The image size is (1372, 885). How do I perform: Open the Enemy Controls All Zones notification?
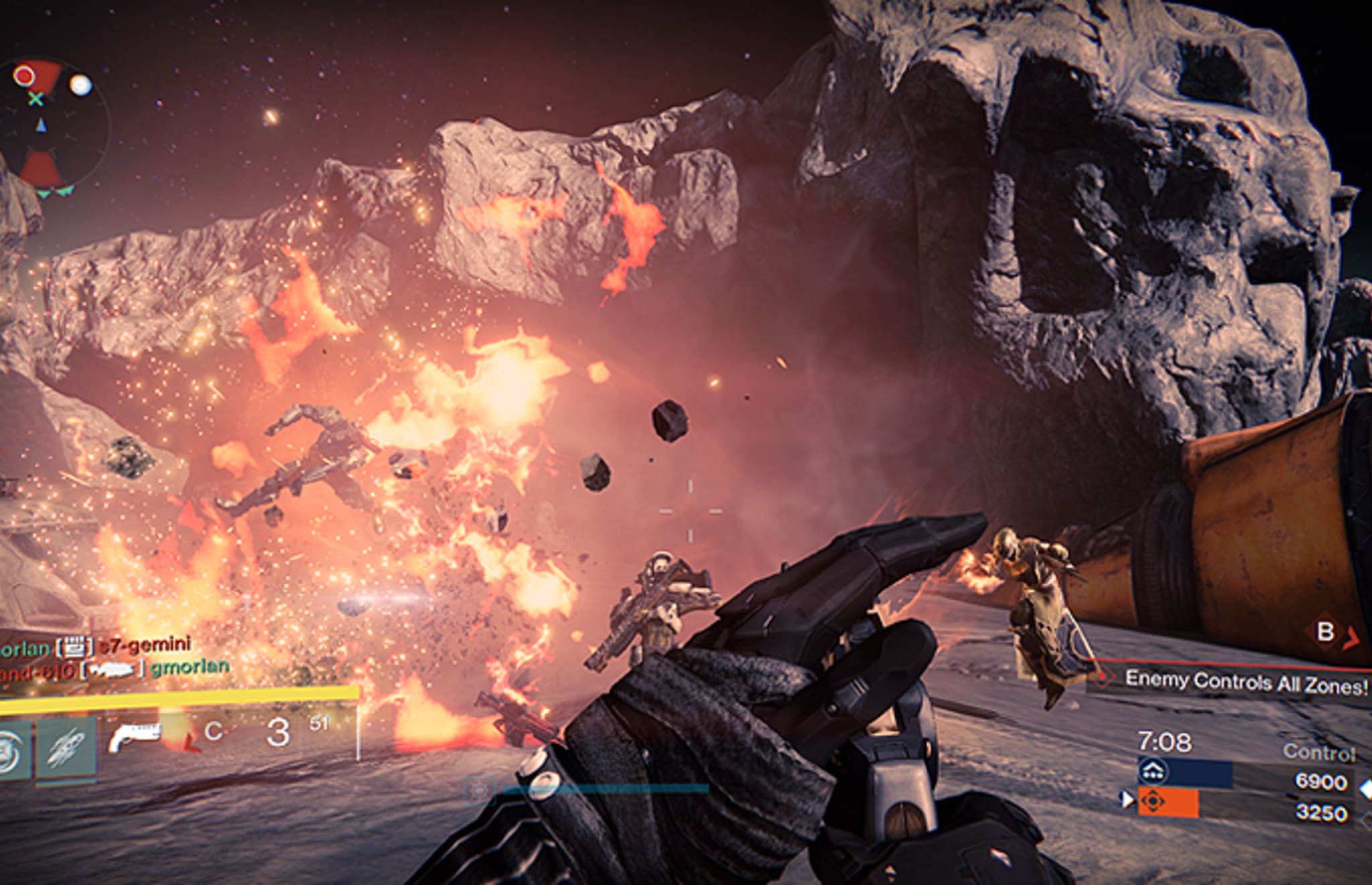tap(1245, 682)
